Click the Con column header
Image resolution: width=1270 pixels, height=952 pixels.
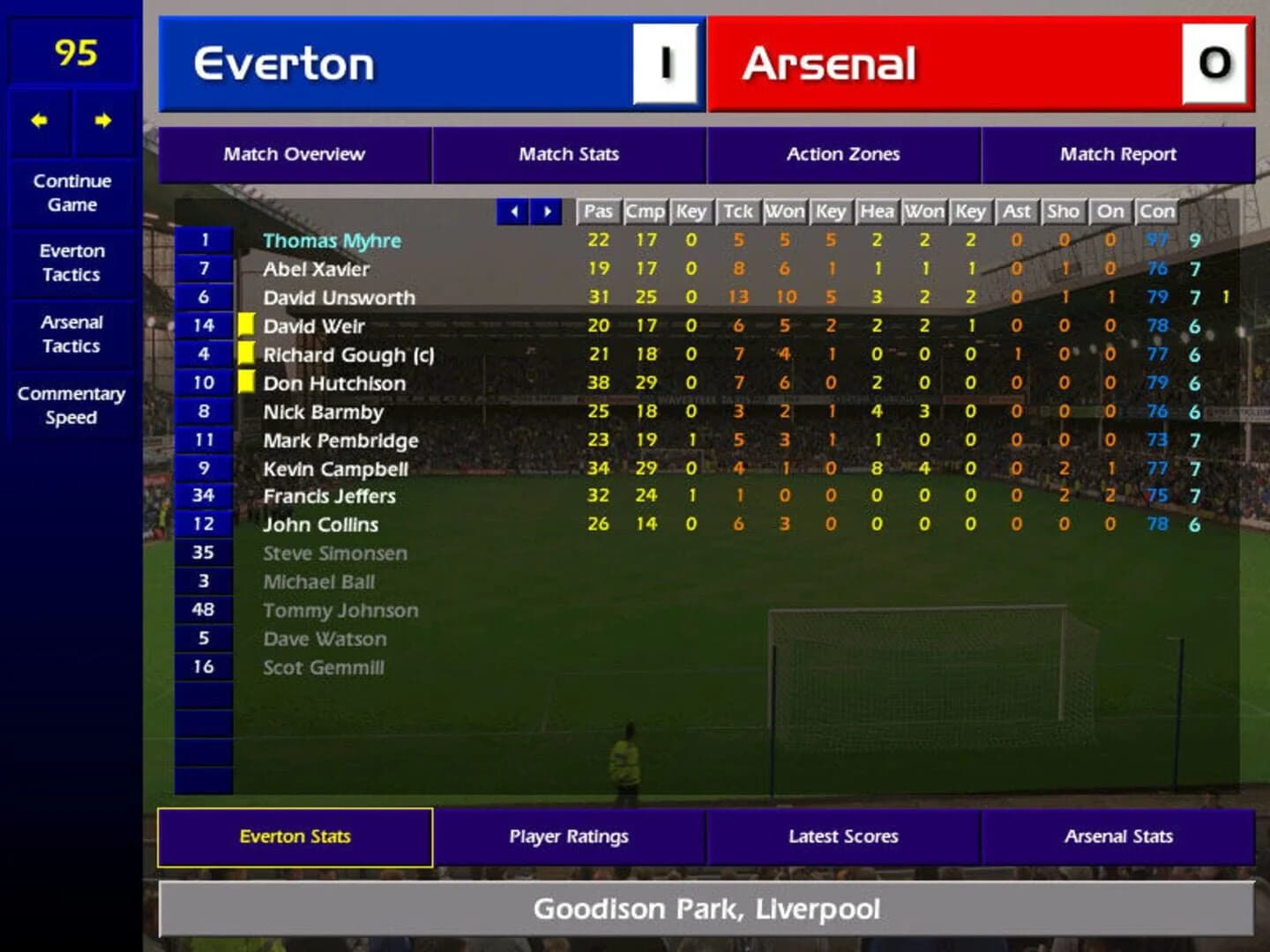pos(1156,212)
